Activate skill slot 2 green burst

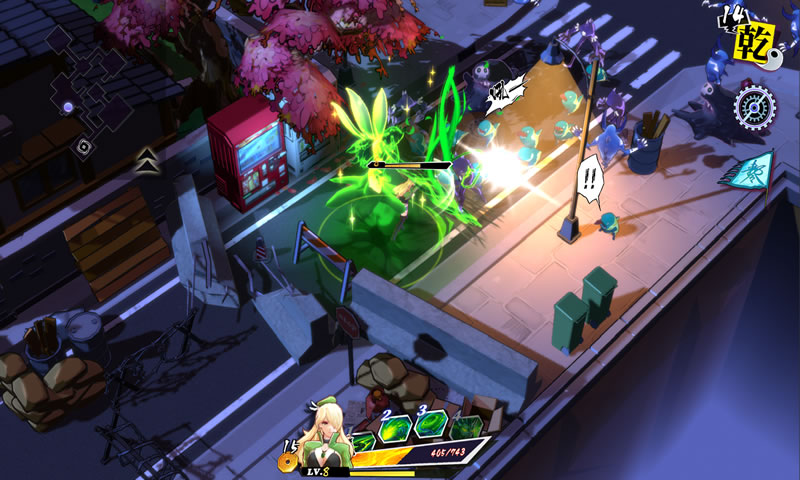click(395, 425)
